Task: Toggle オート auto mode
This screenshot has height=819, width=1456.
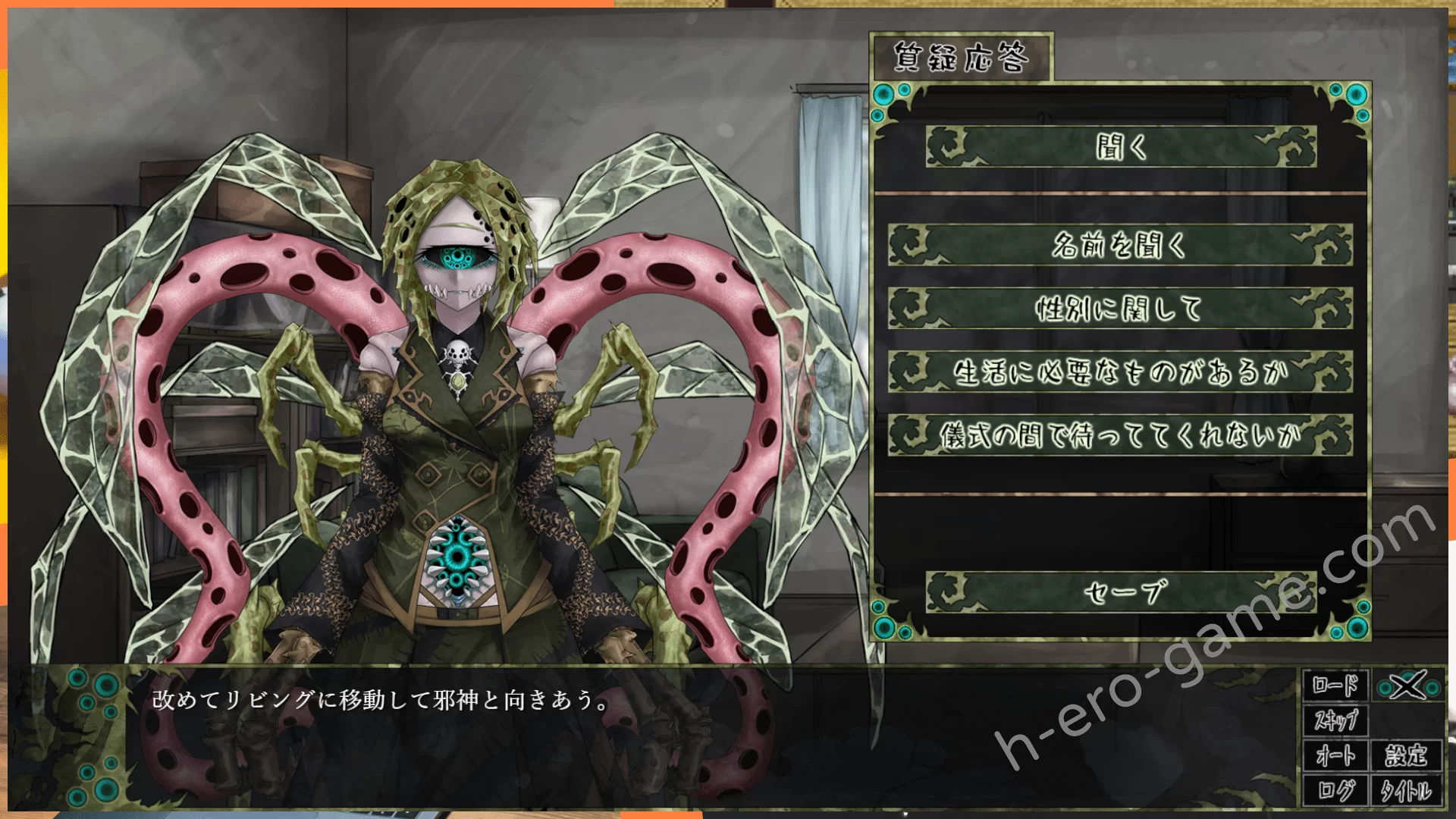Action: click(x=1335, y=755)
